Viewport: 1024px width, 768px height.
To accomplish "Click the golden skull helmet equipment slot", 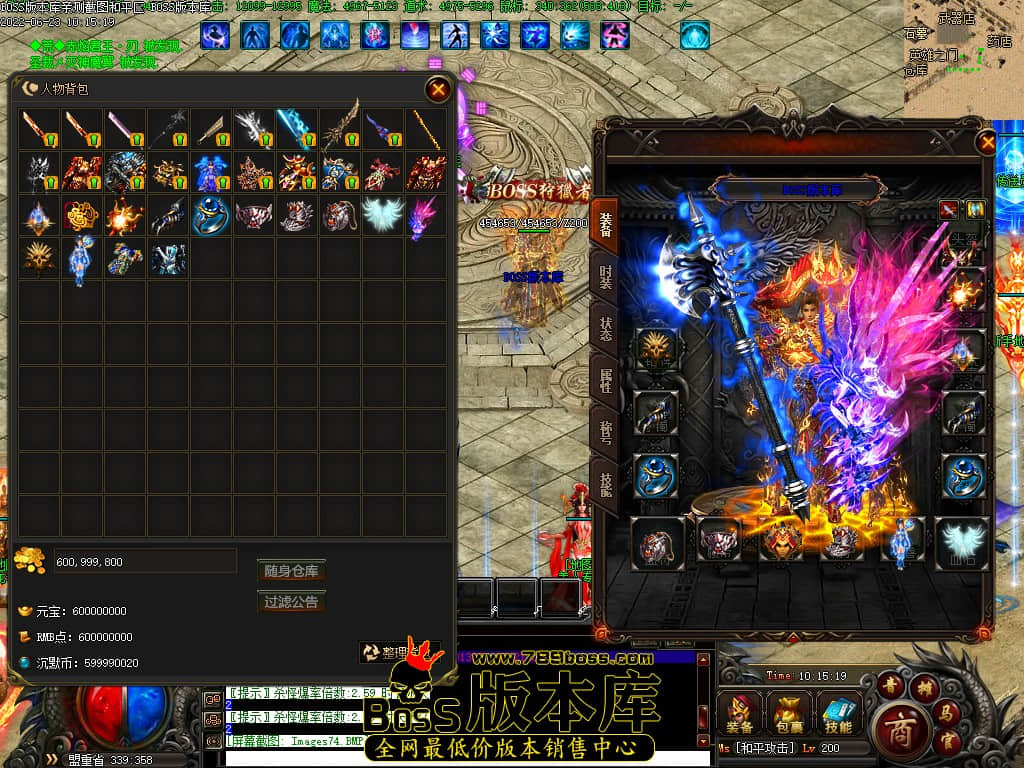I will point(656,350).
